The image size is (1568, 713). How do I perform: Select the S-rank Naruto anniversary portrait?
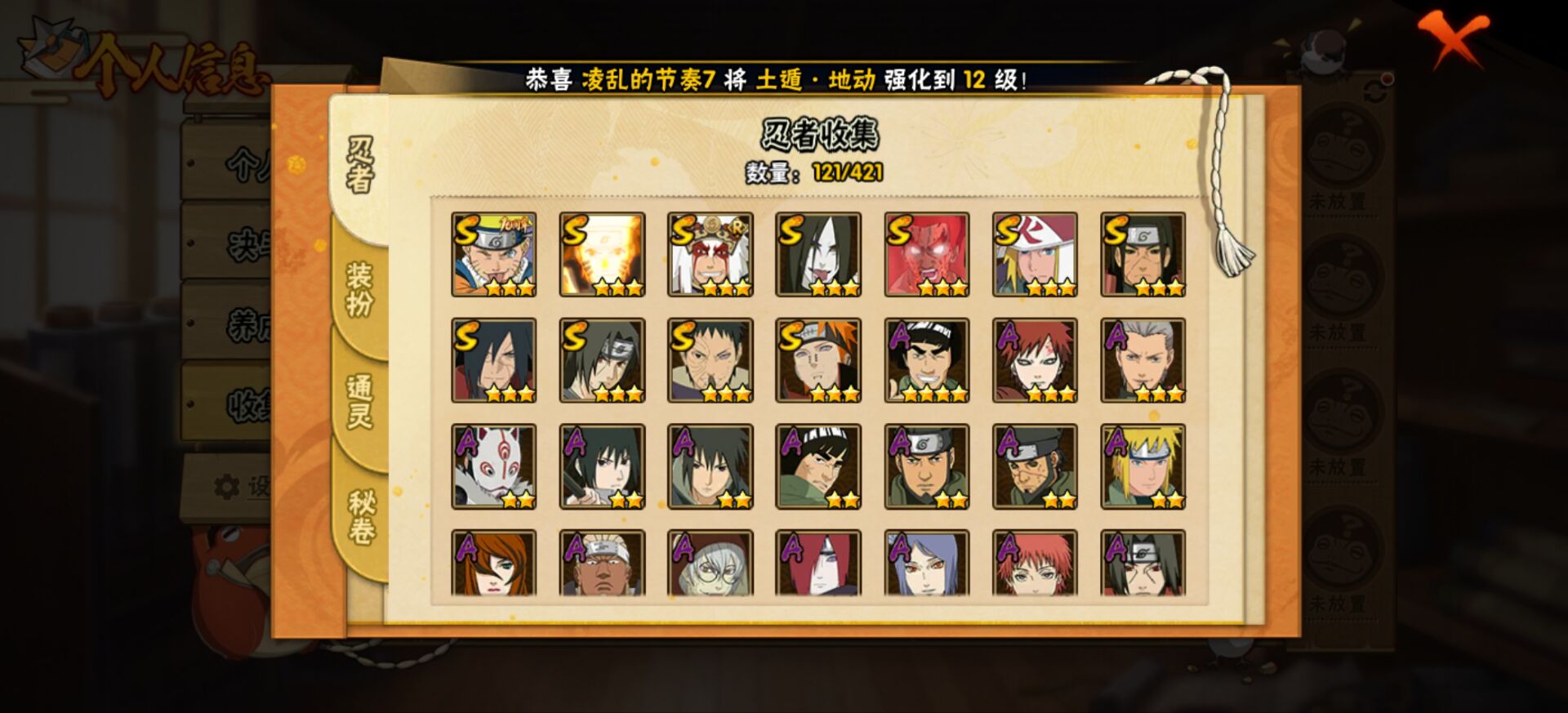[x=494, y=254]
